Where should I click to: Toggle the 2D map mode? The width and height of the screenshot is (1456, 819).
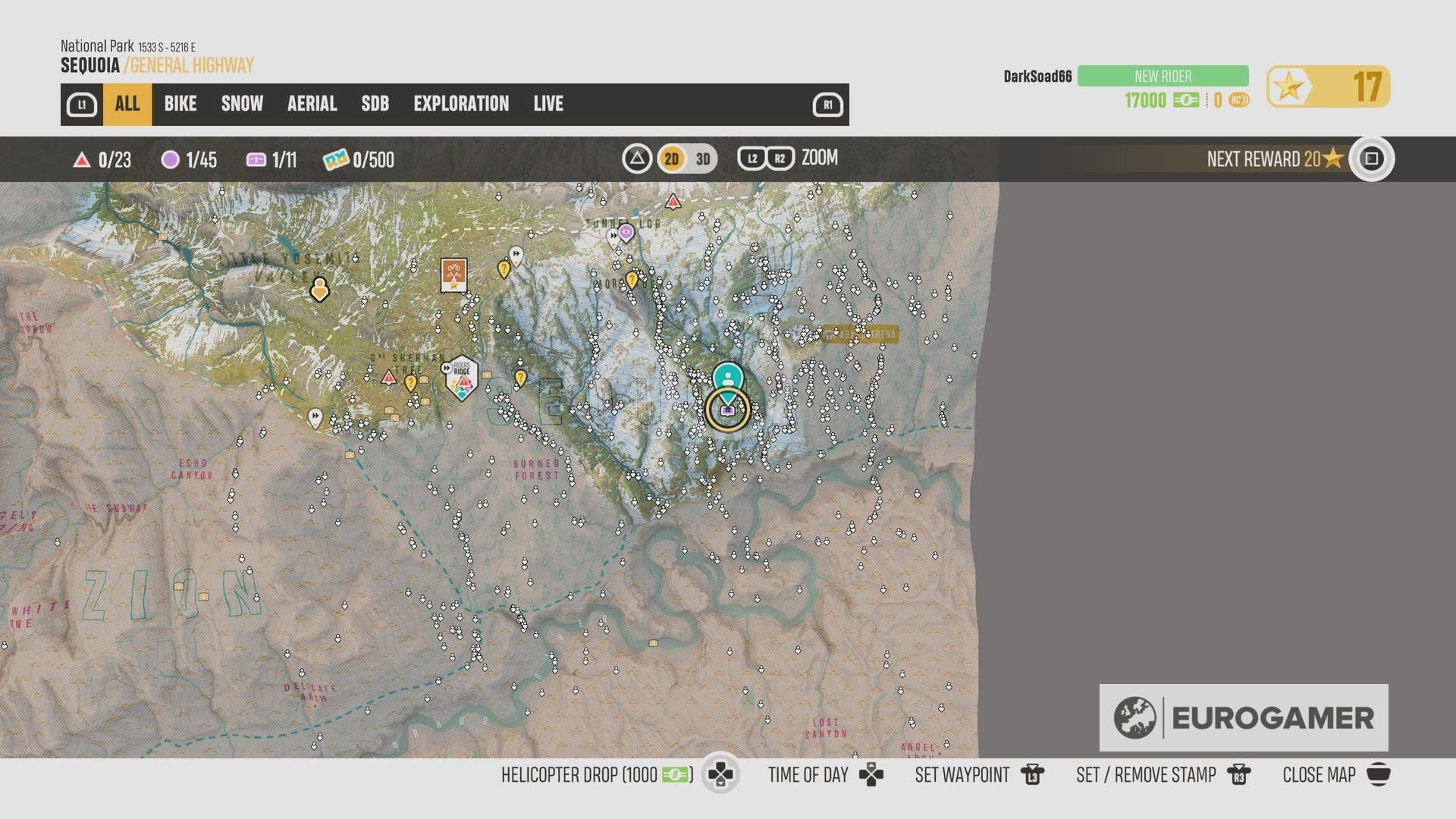(670, 159)
